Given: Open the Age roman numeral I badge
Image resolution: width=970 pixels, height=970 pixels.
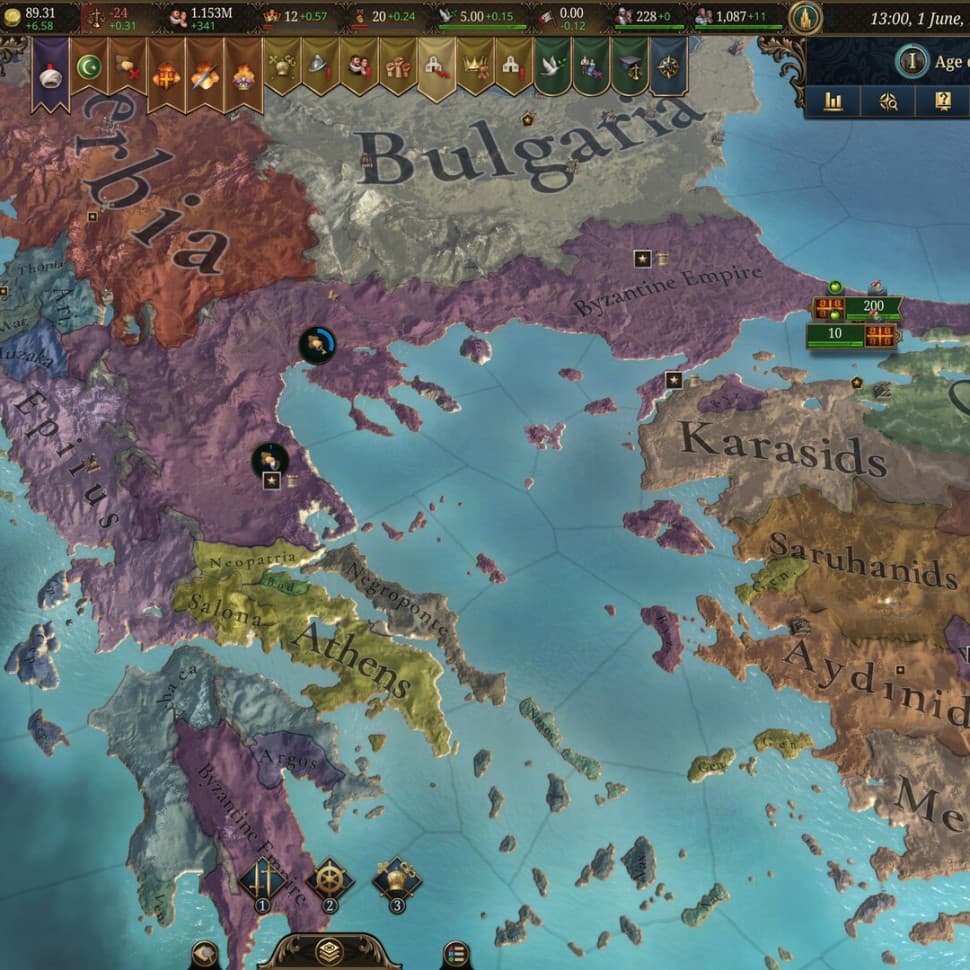Looking at the screenshot, I should [x=911, y=62].
